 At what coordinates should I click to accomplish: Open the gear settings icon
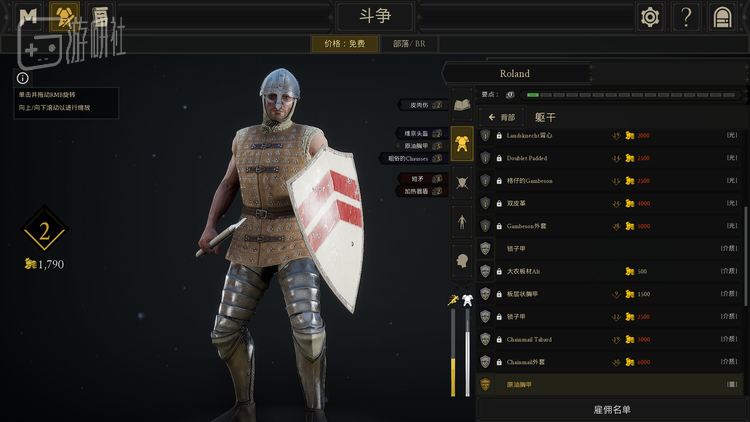[651, 17]
